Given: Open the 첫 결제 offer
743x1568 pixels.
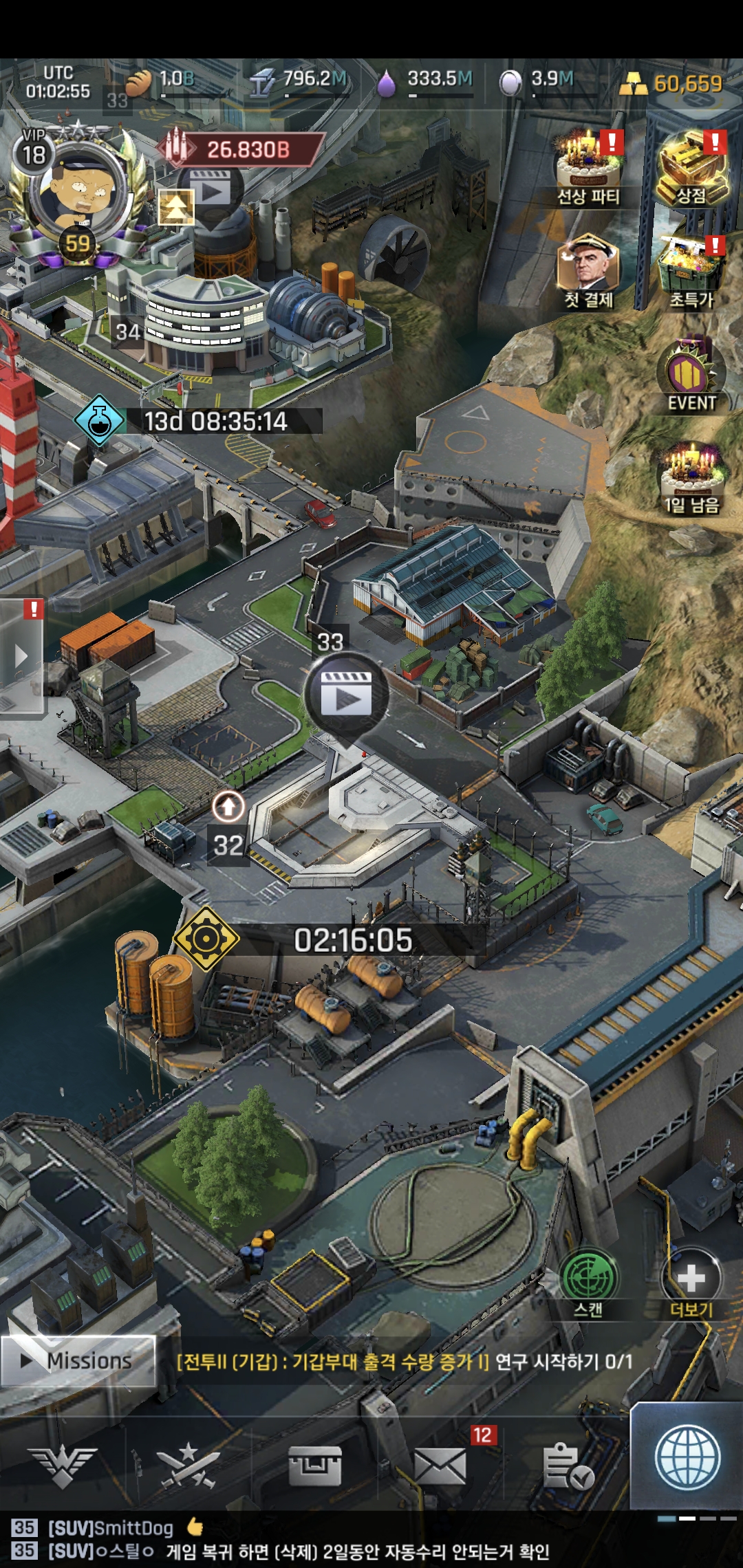Looking at the screenshot, I should (x=588, y=270).
